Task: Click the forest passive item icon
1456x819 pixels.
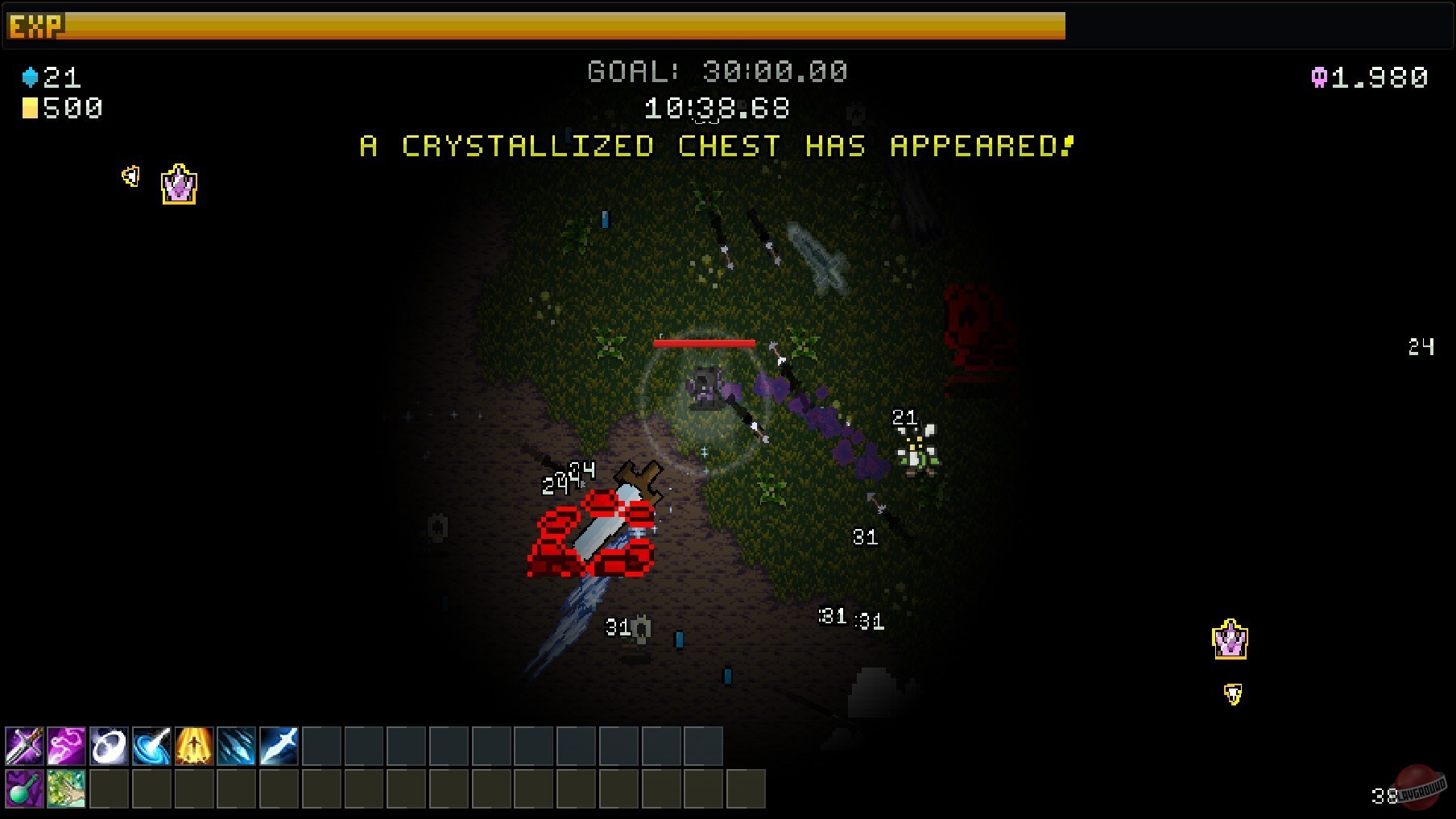Action: click(x=68, y=790)
